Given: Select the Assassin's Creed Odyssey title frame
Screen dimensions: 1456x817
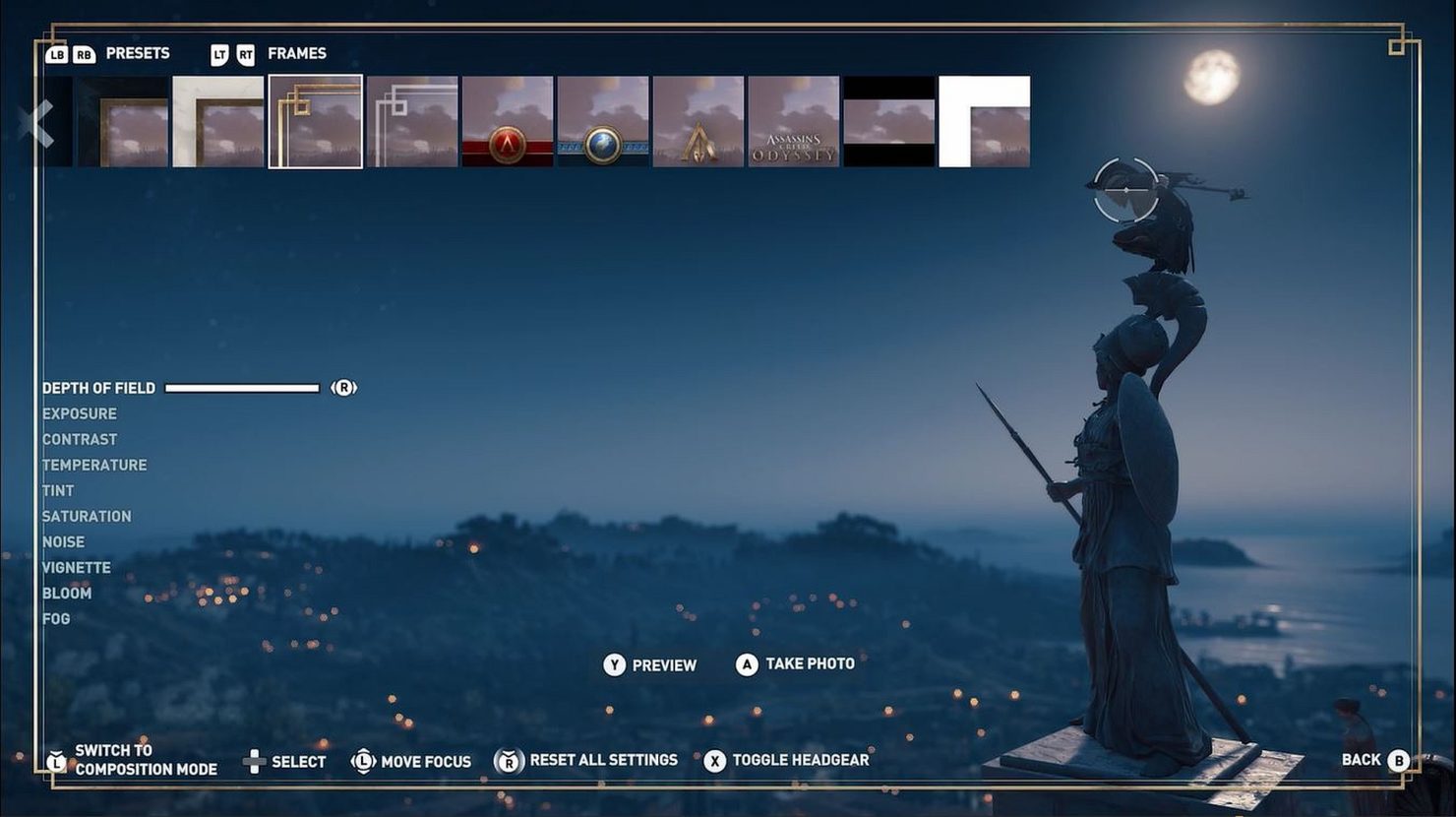Looking at the screenshot, I should tap(795, 121).
